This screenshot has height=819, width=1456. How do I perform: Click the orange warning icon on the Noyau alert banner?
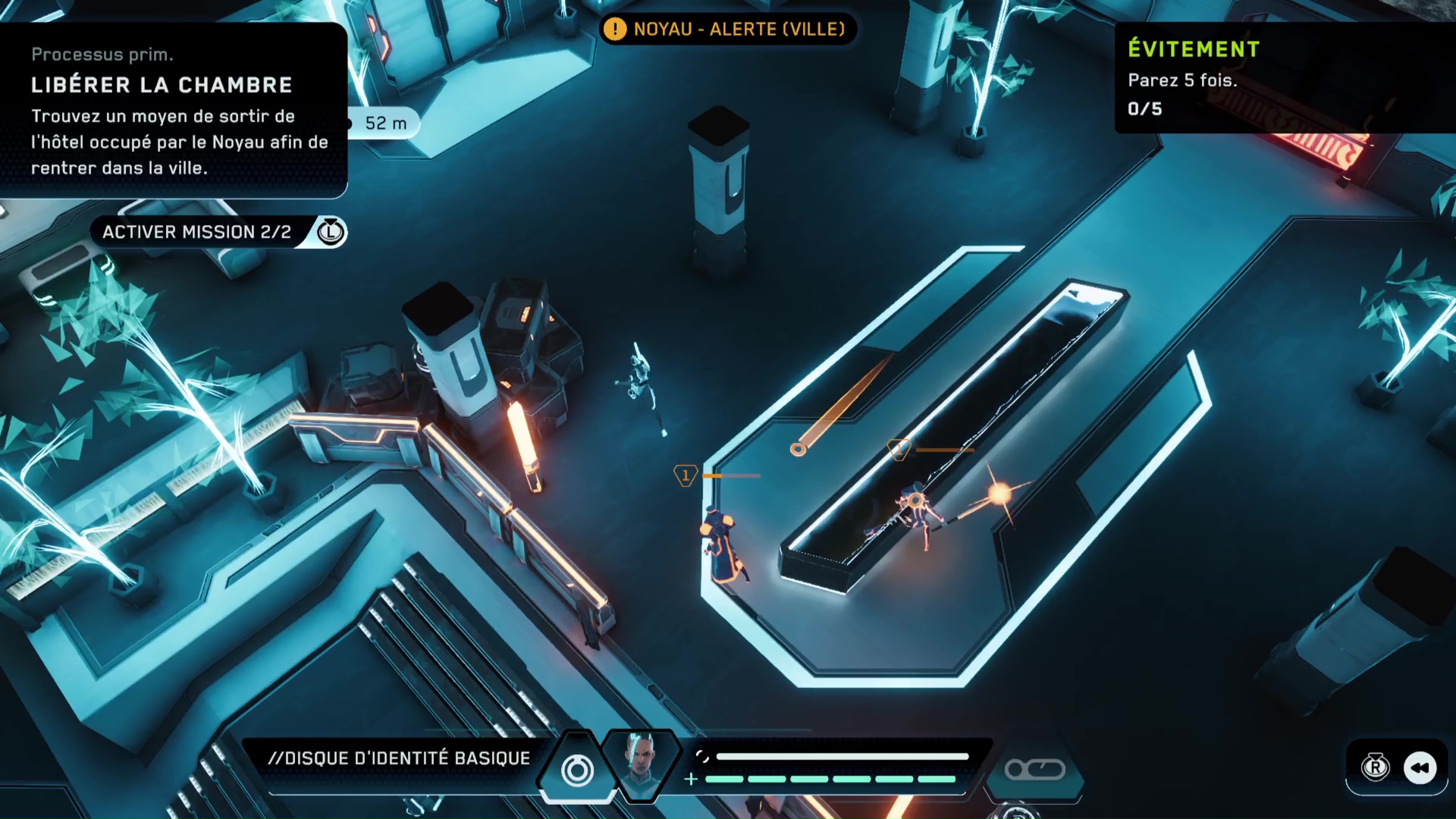tap(616, 30)
